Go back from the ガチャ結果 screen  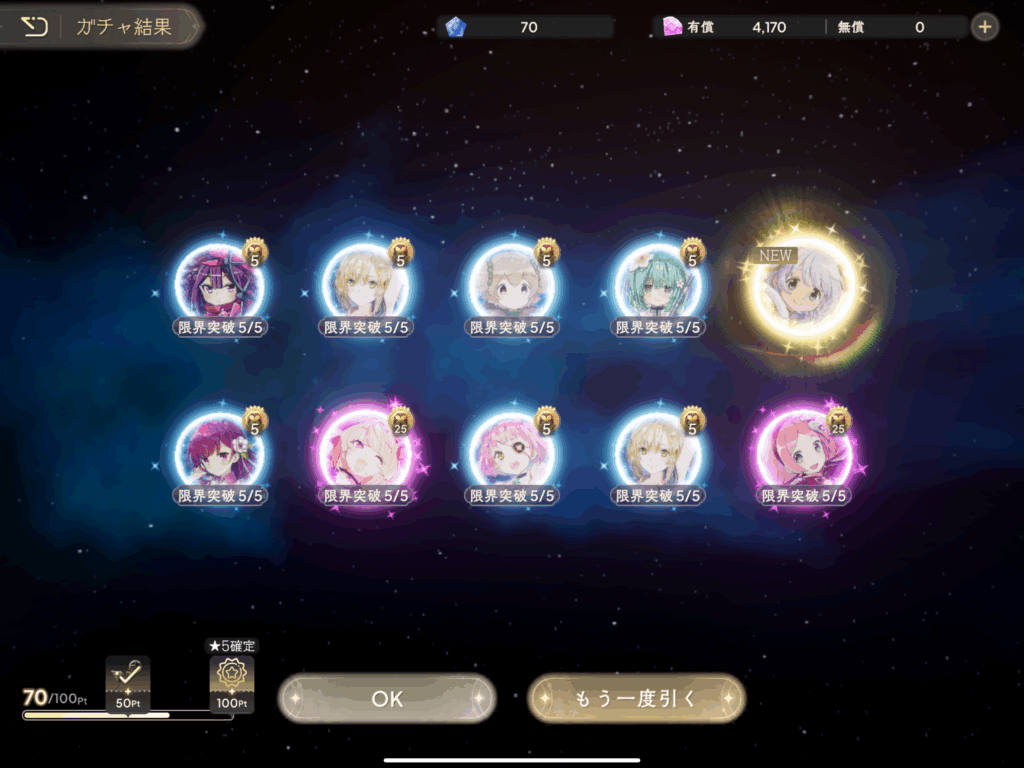tap(35, 27)
